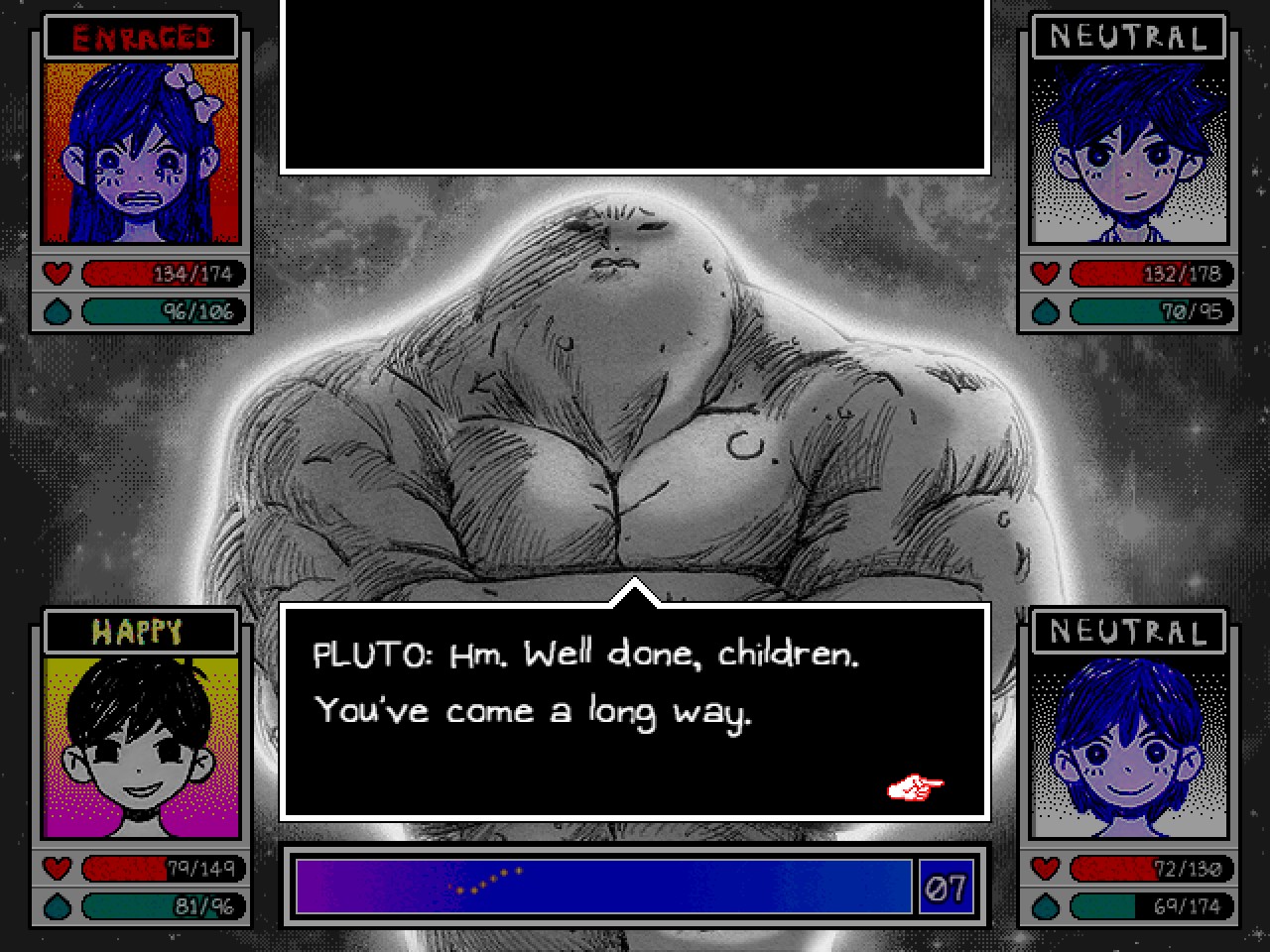The image size is (1270, 952).
Task: Click the pointing hand continue cursor
Action: (915, 788)
